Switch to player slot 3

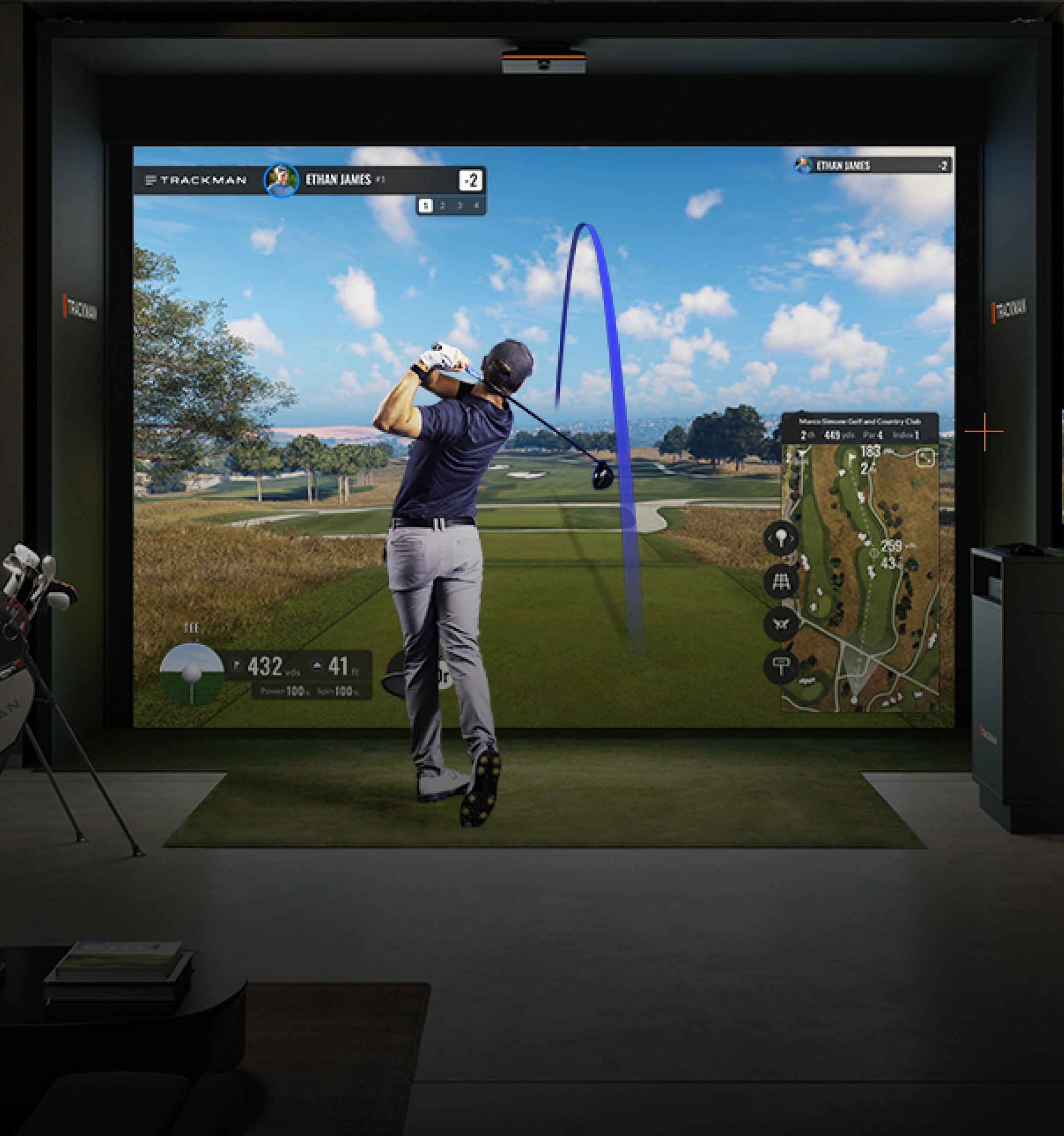(460, 206)
